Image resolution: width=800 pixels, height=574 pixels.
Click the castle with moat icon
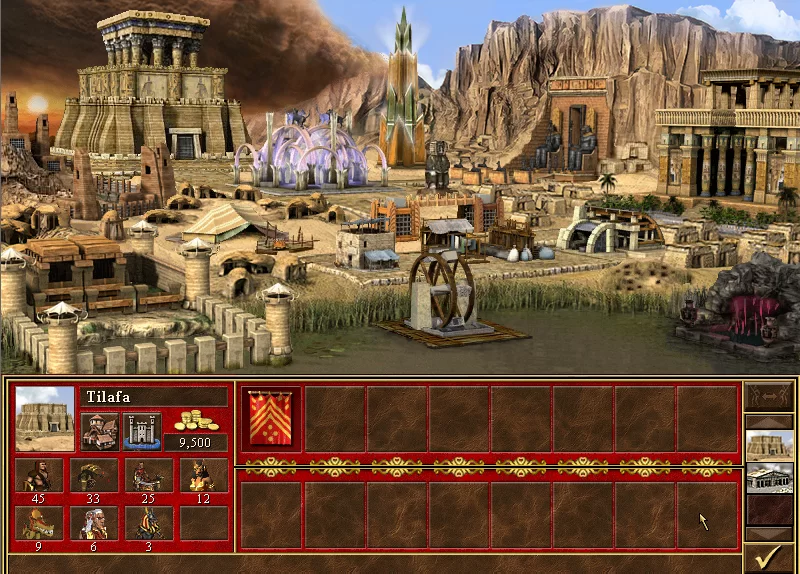141,430
